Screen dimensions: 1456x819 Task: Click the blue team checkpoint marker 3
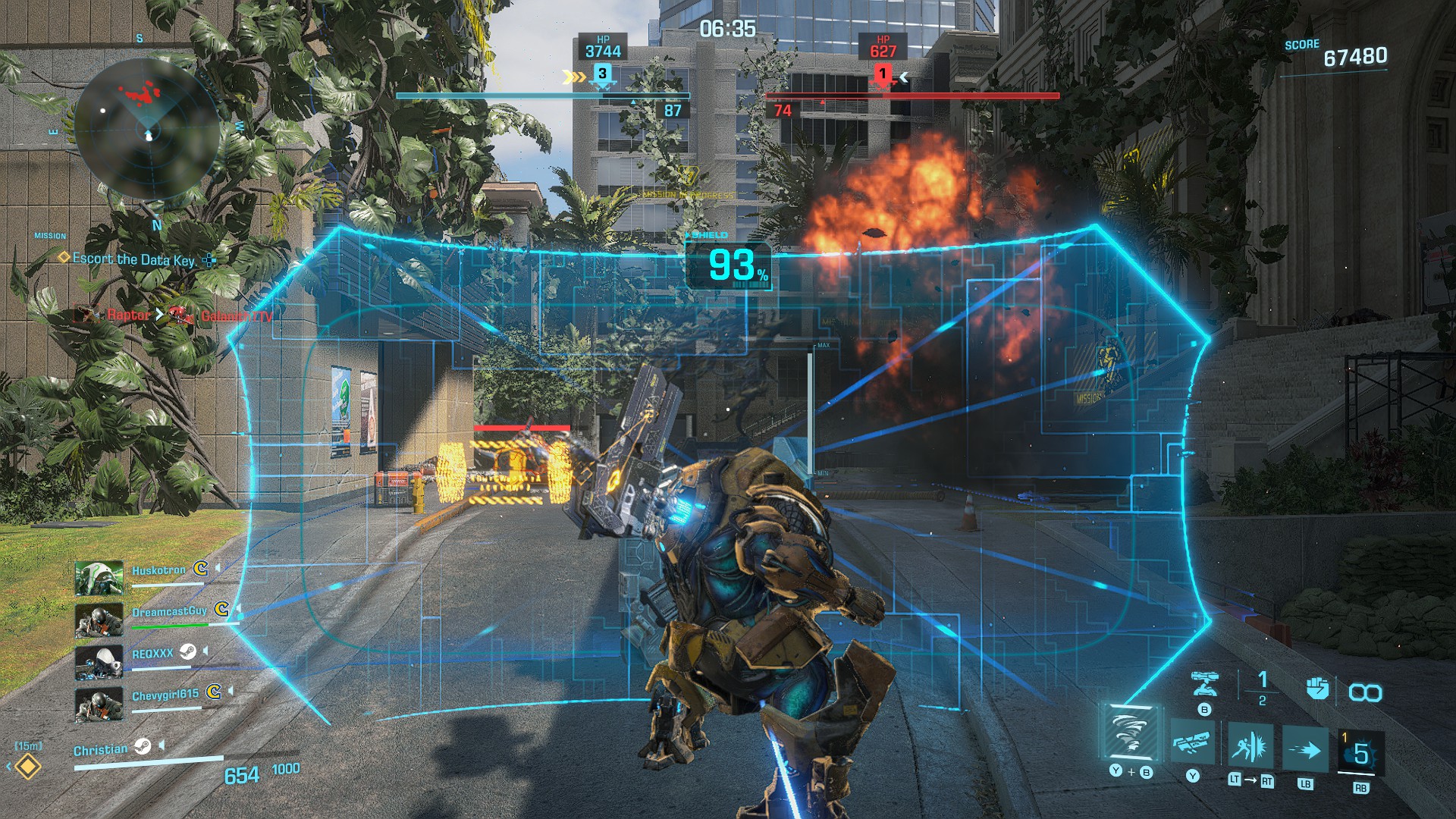click(602, 74)
